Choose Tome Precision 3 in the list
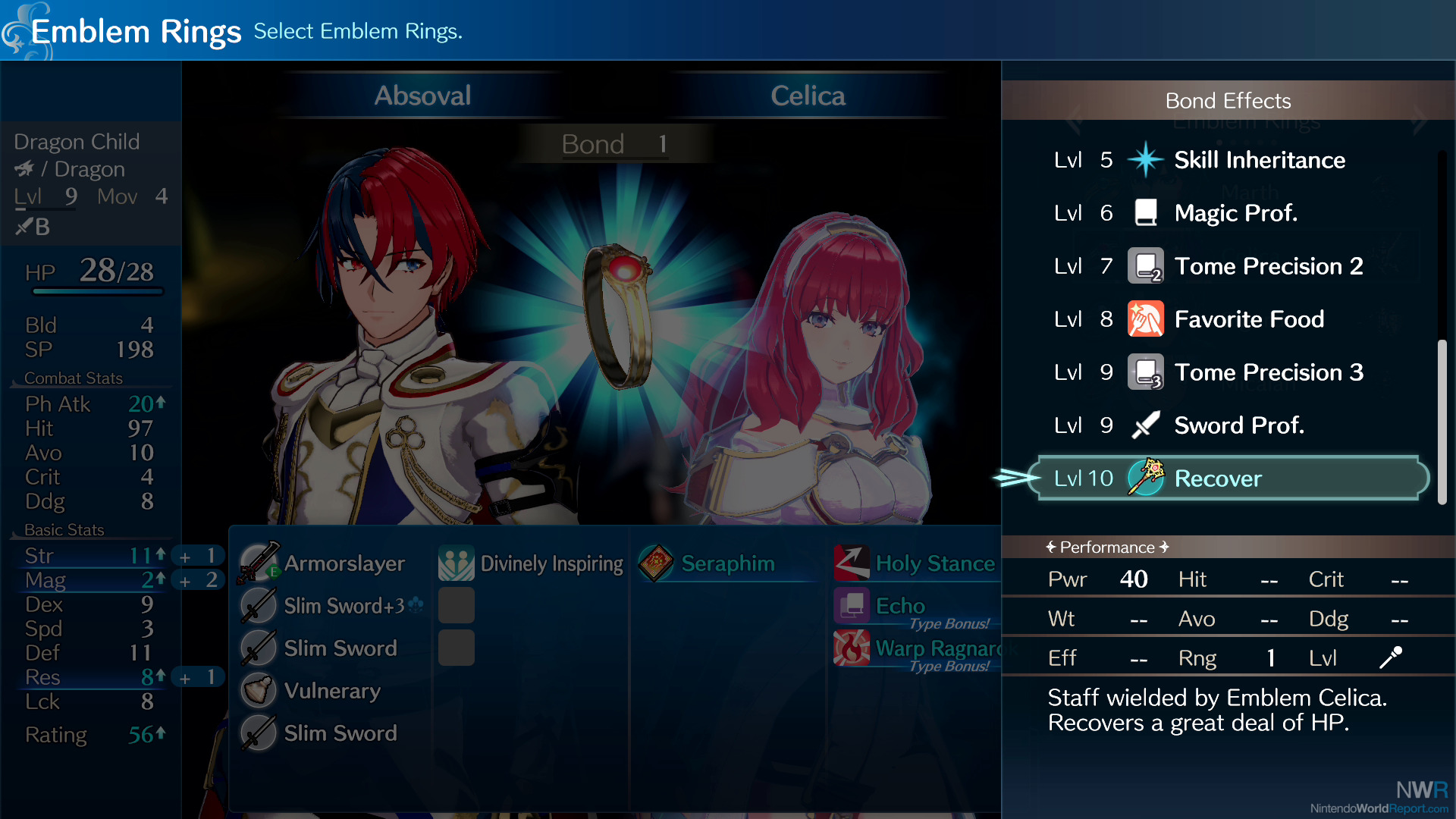 (1268, 372)
